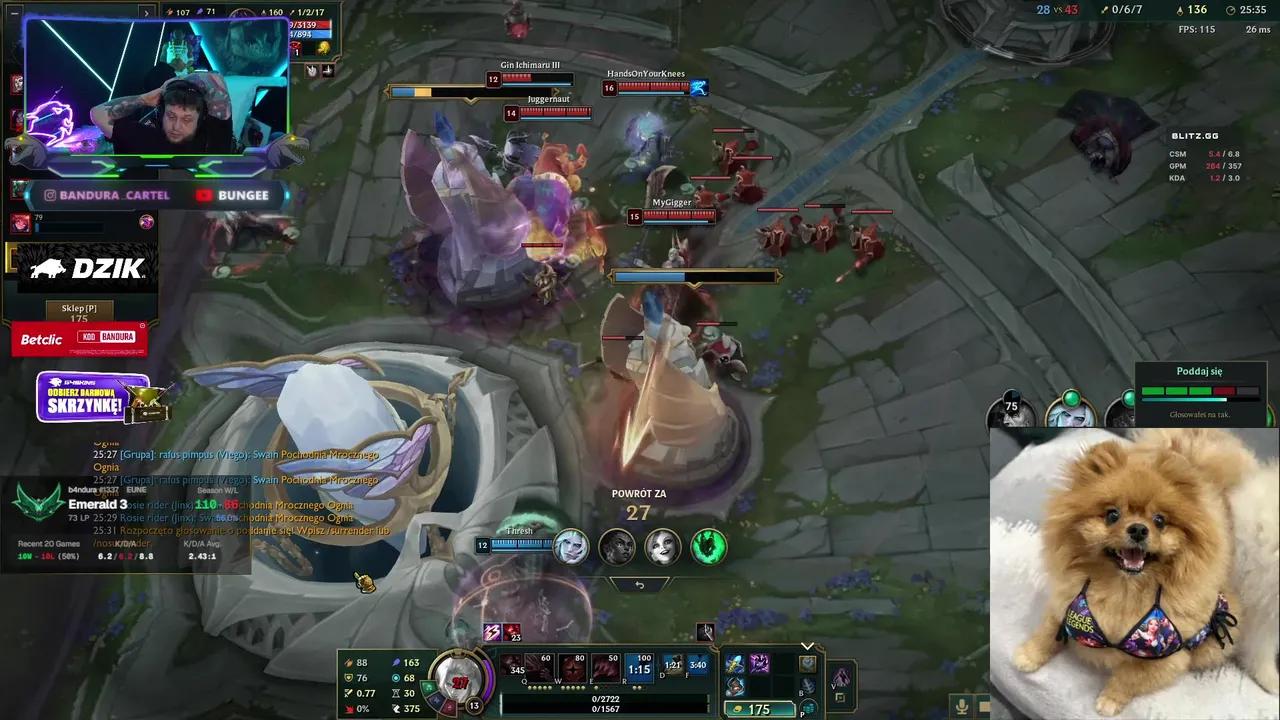
Task: Click the green ward icon near recall bar
Action: [708, 545]
